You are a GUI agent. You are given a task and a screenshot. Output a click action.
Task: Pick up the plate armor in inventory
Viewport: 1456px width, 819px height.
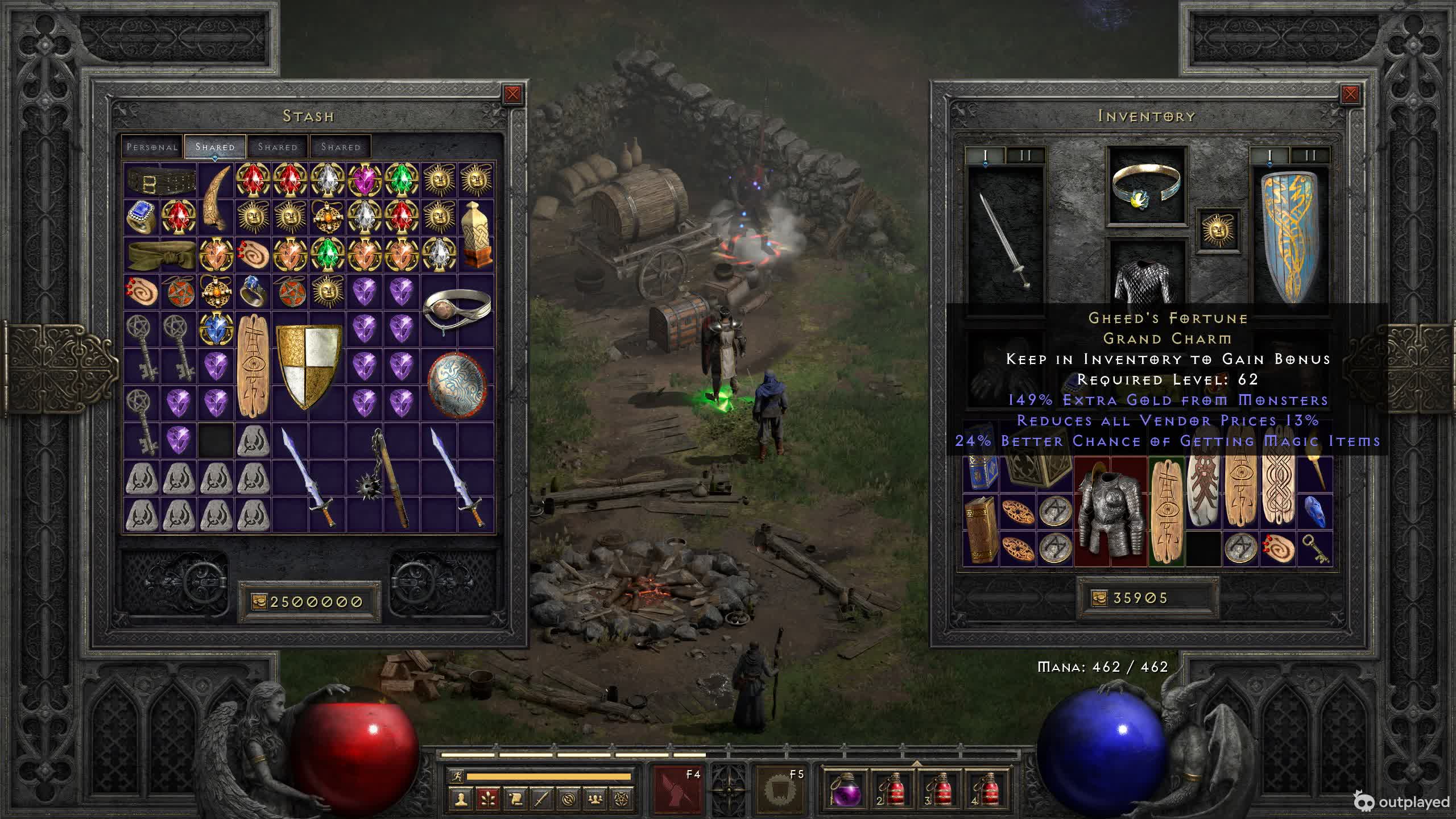click(x=1110, y=512)
